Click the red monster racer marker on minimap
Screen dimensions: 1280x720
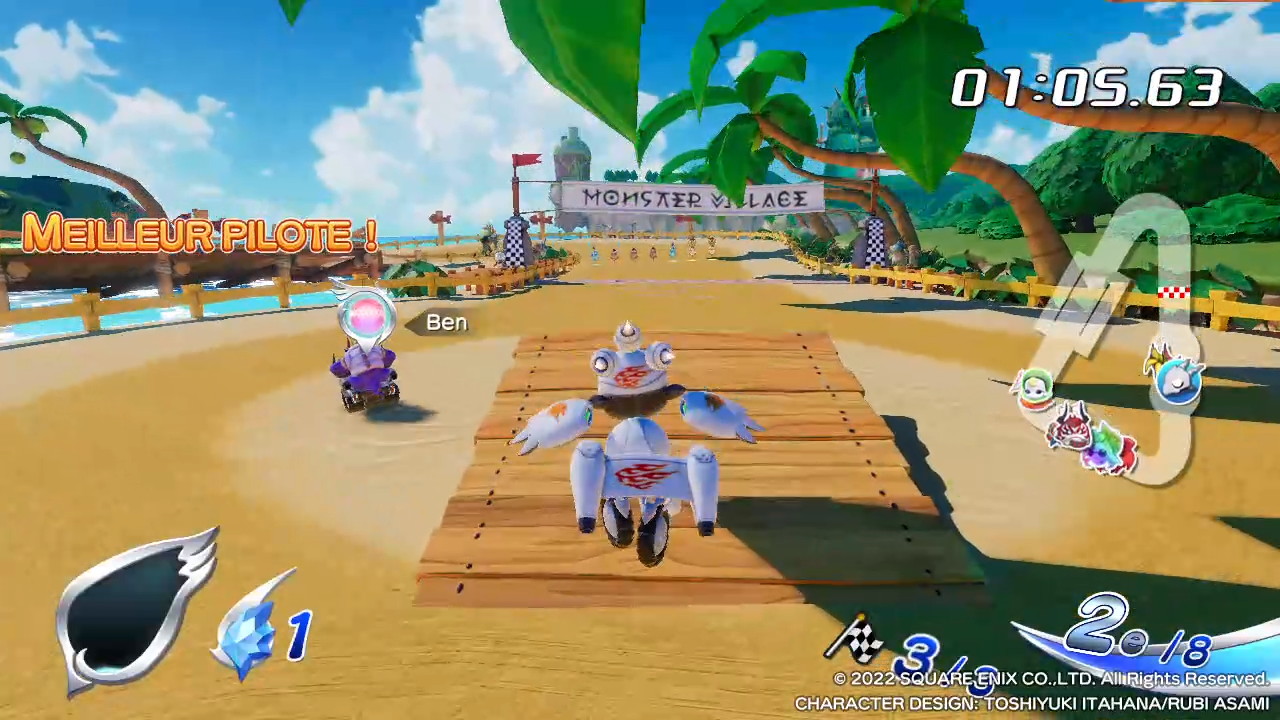point(1067,426)
